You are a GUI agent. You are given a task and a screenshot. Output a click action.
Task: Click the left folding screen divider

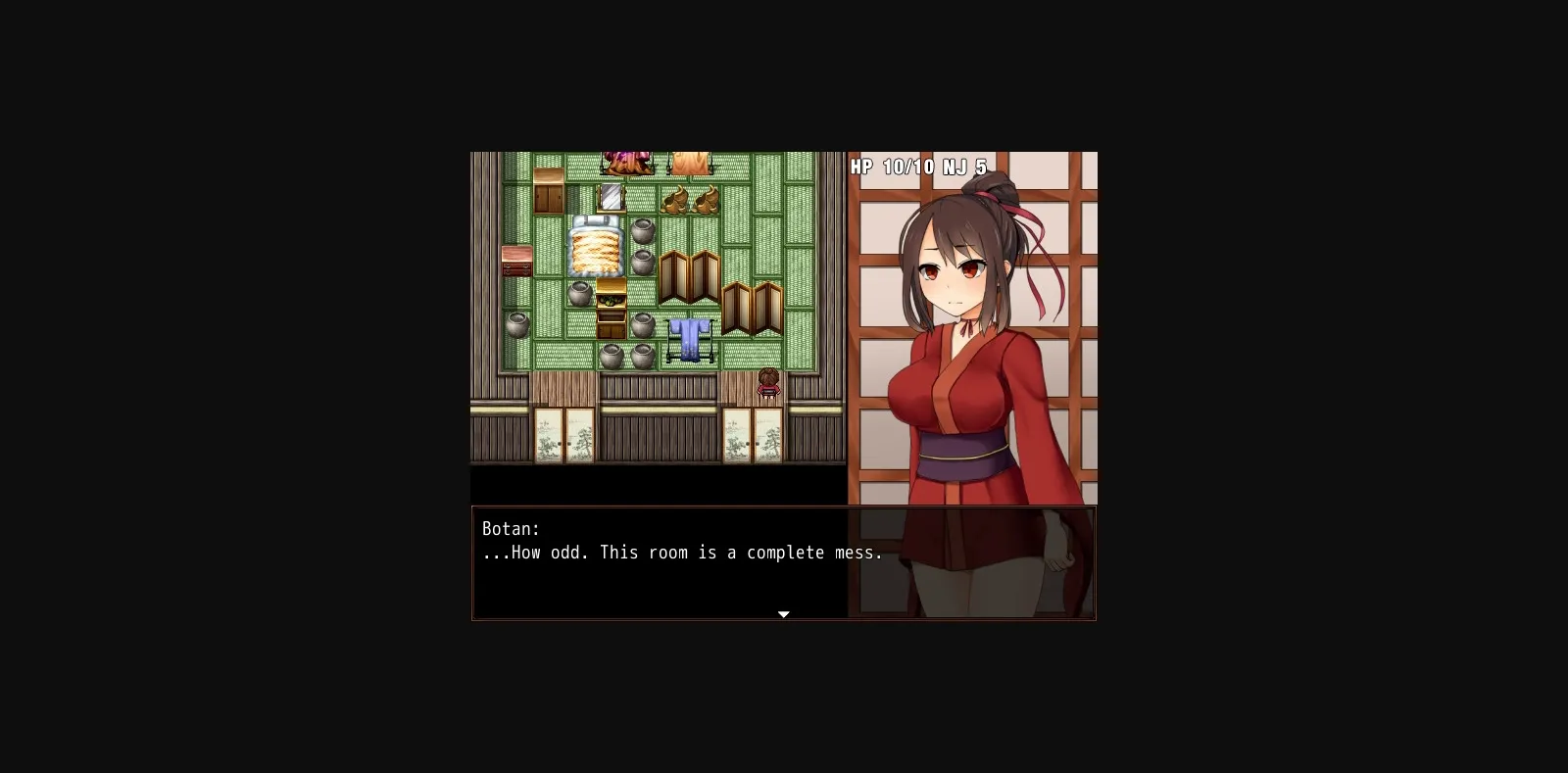(x=688, y=277)
